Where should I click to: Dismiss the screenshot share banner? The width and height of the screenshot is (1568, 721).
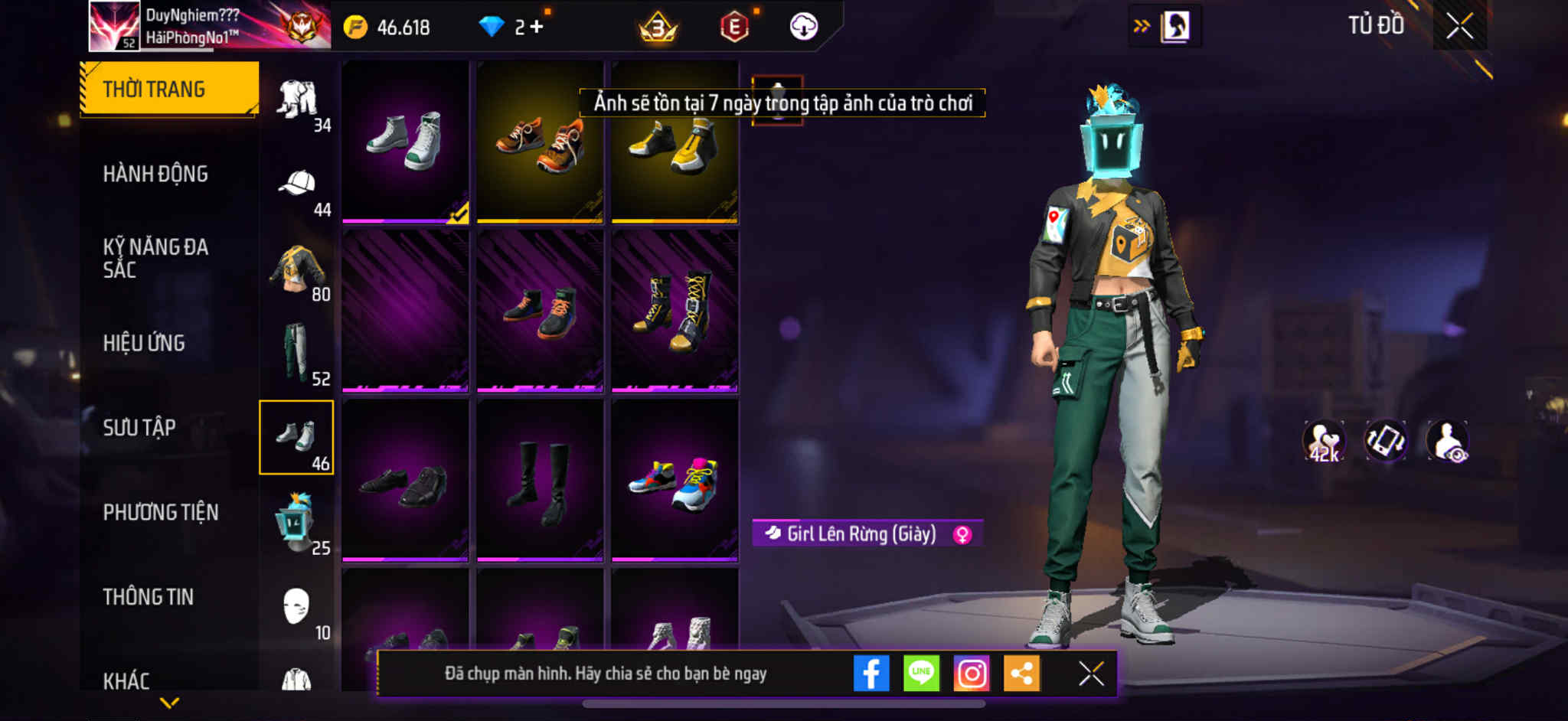coord(1091,674)
